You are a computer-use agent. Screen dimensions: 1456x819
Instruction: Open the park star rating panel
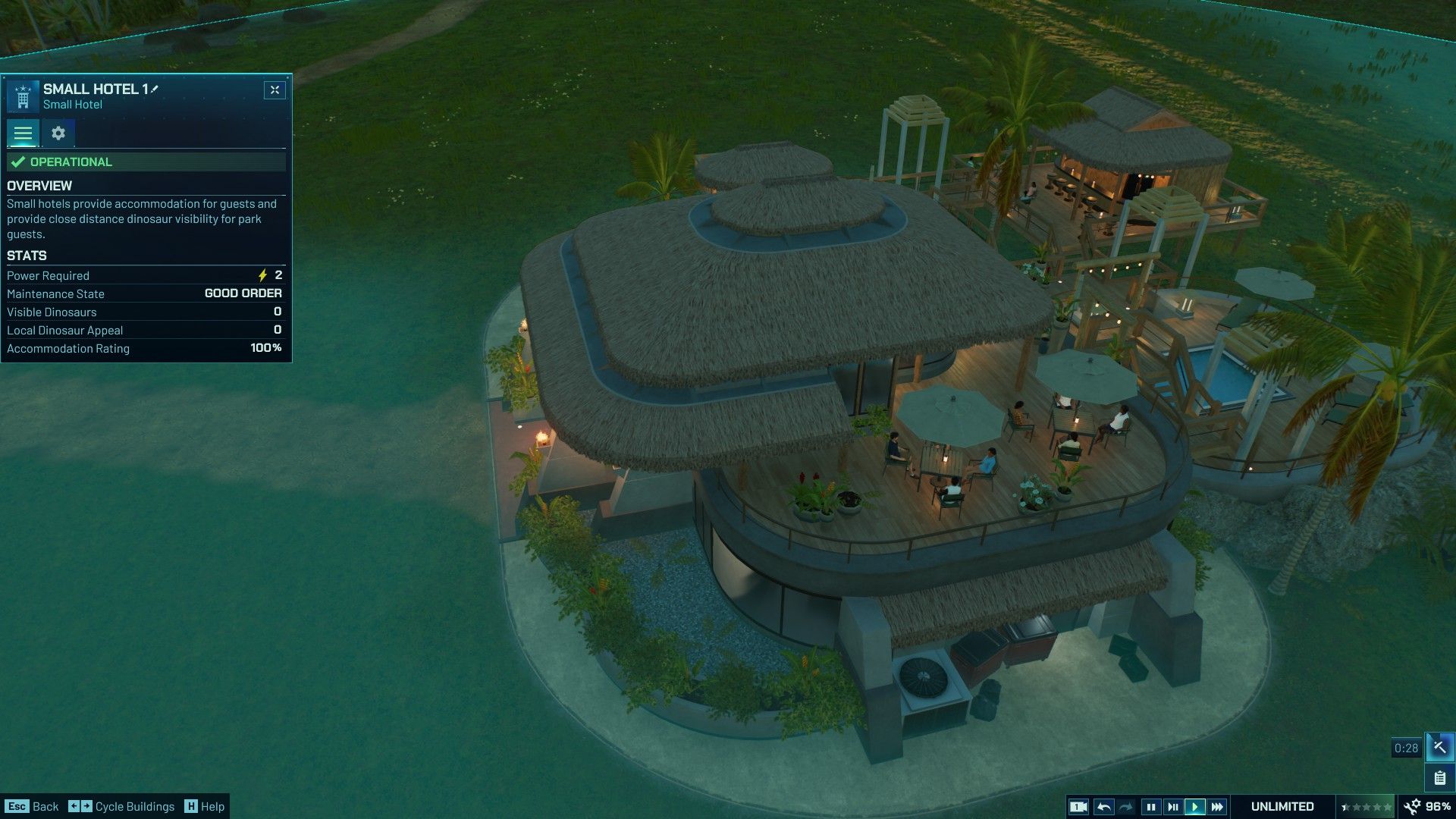[x=1367, y=807]
